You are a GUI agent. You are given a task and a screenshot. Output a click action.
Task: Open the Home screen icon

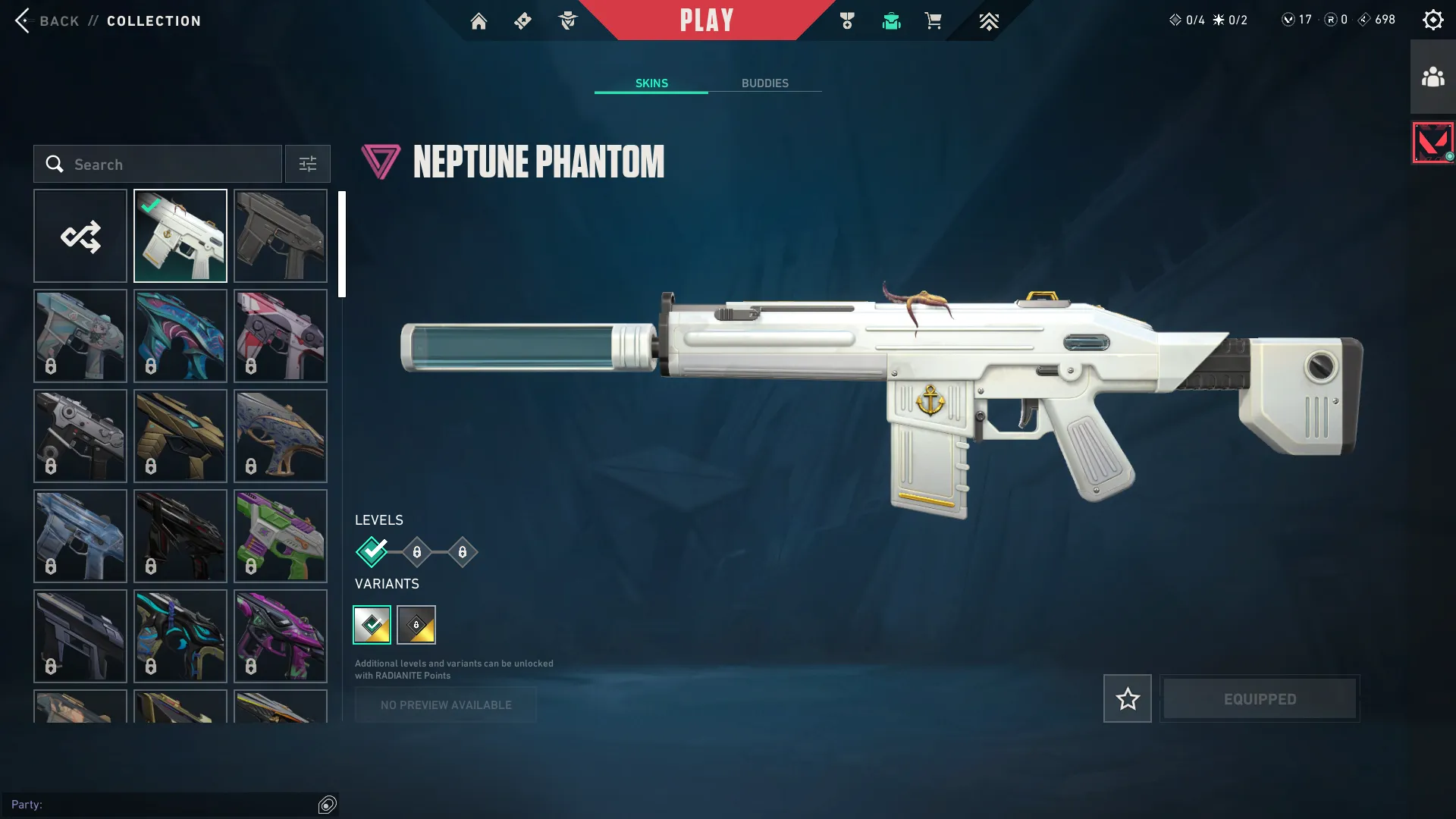coord(479,21)
